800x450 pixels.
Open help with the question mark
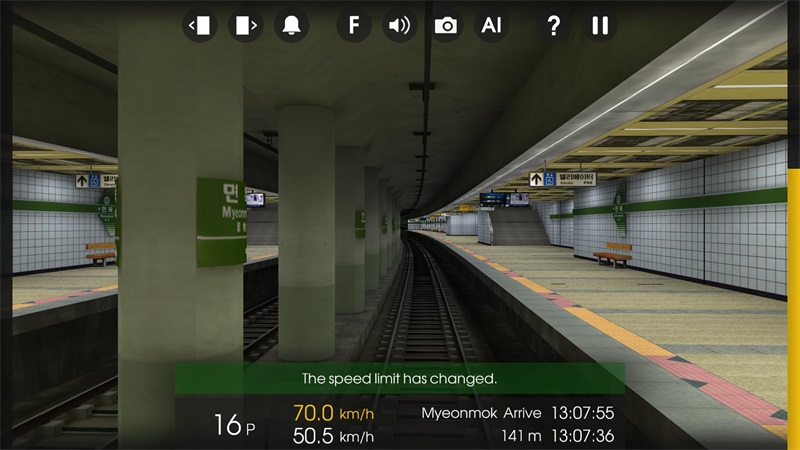553,25
